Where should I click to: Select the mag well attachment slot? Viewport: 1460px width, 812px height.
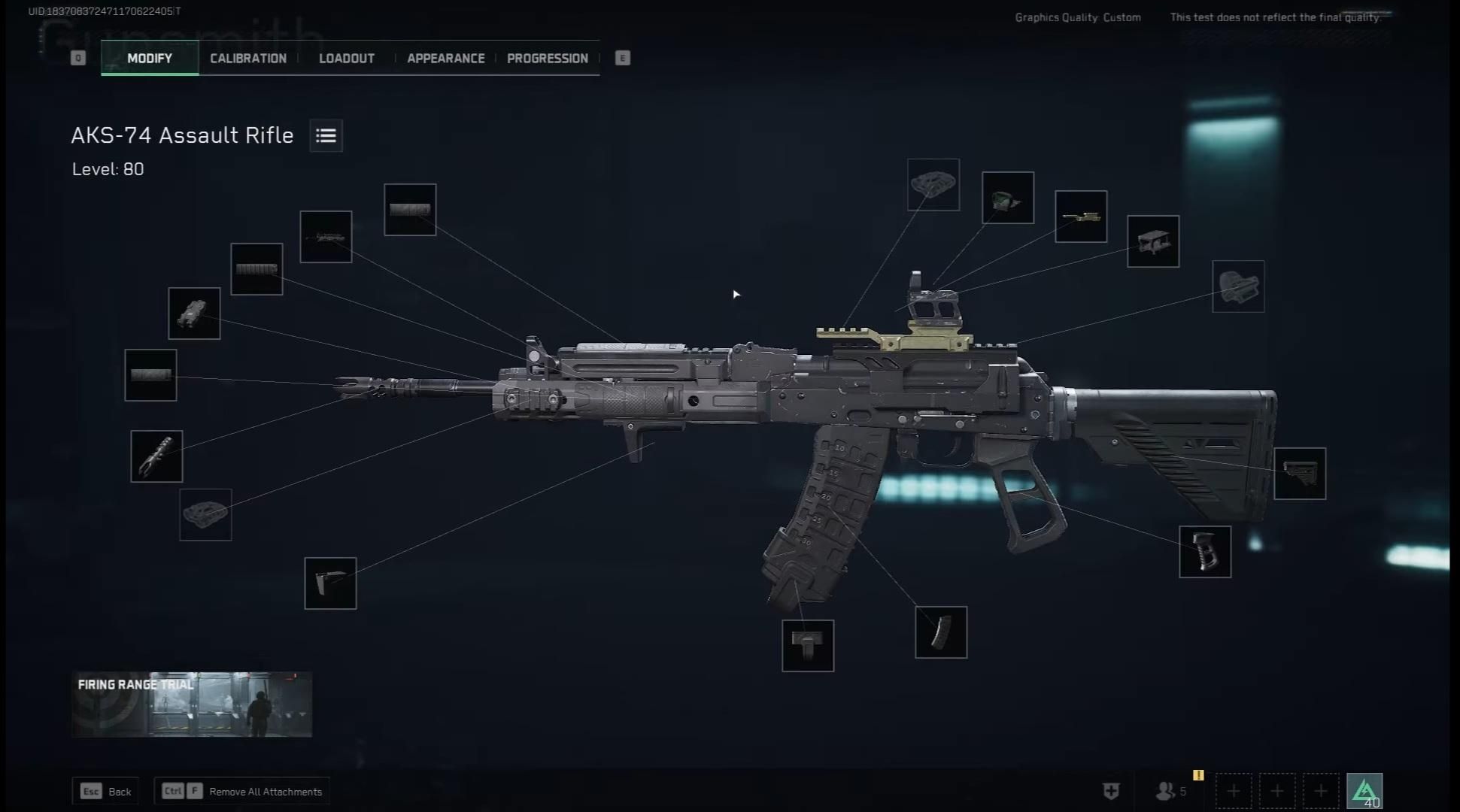tap(808, 646)
